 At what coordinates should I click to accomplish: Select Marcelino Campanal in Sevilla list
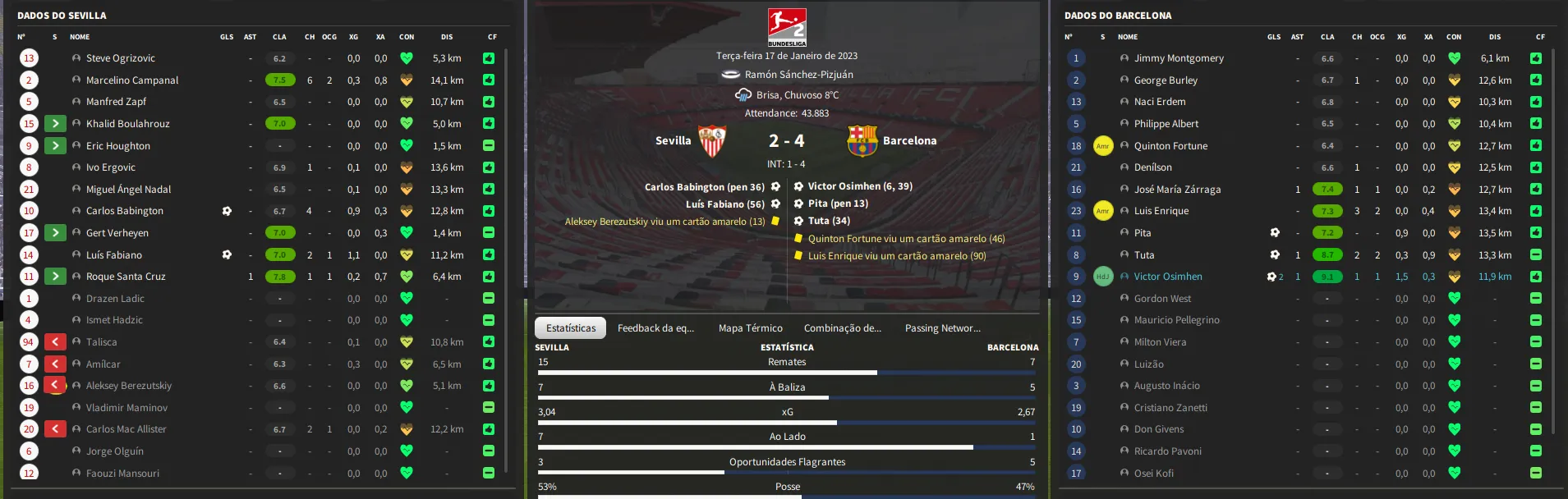click(131, 80)
